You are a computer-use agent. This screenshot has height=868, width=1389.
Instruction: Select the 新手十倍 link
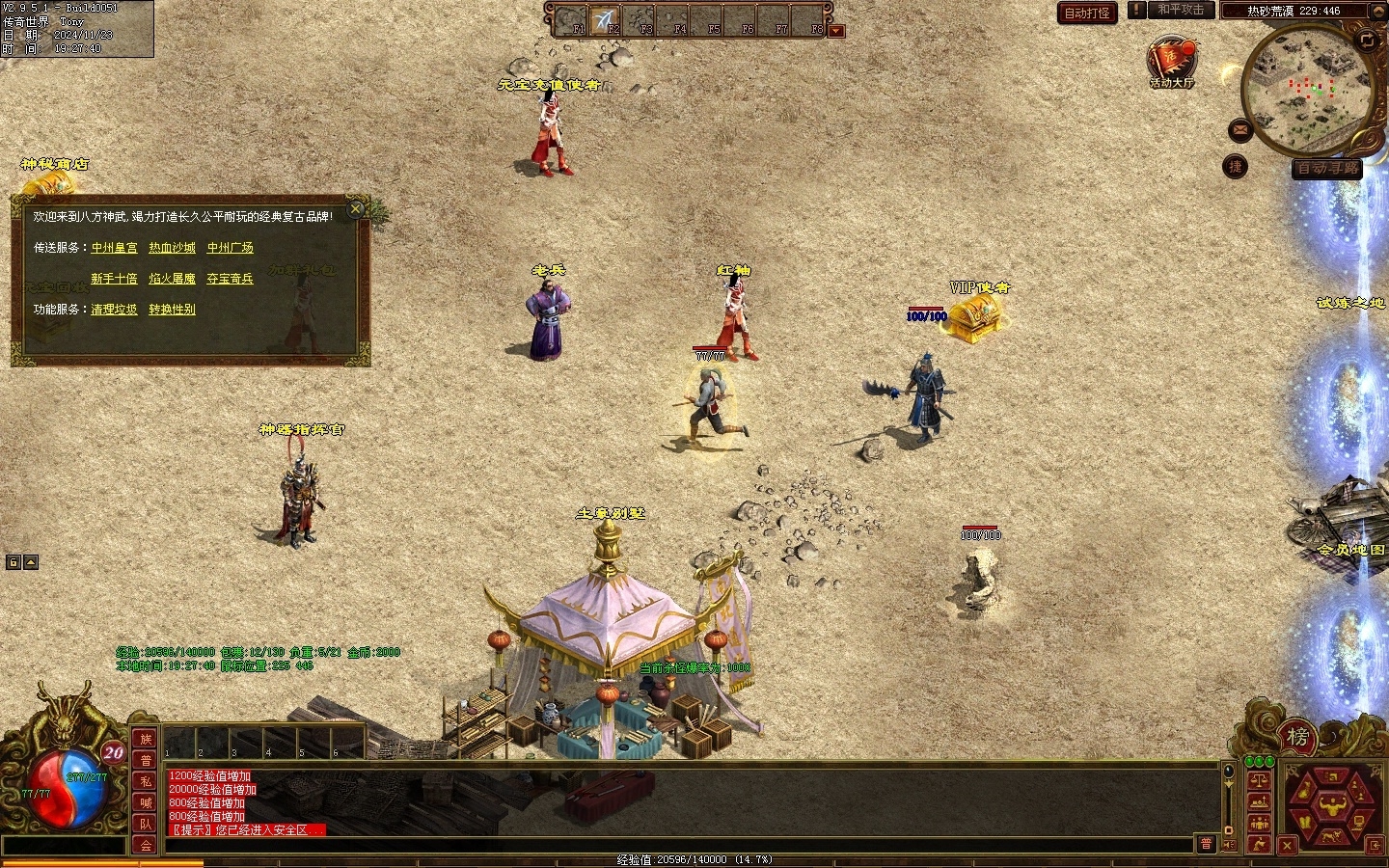(115, 279)
